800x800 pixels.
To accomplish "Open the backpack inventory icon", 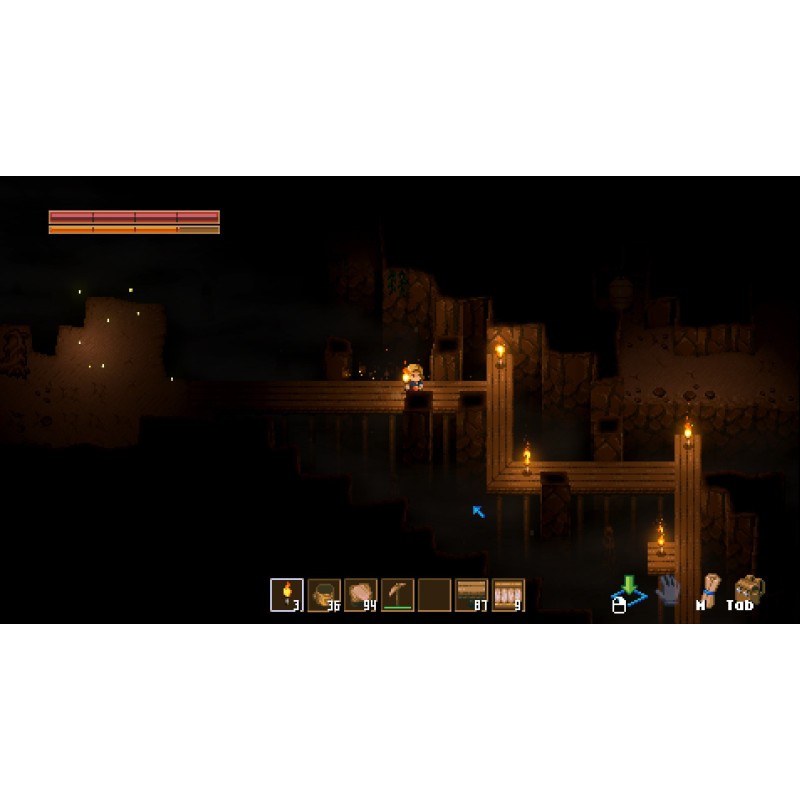I will click(x=747, y=590).
